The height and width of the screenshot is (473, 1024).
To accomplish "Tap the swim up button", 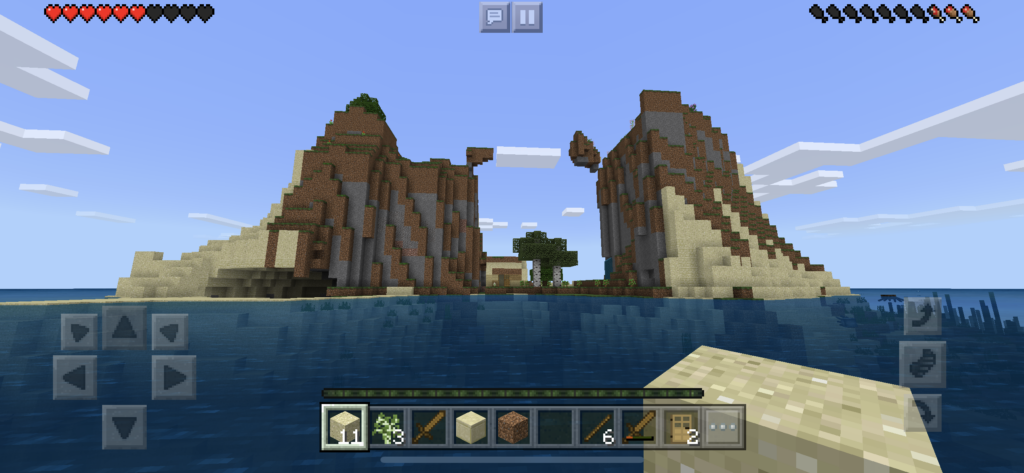I will pyautogui.click(x=922, y=316).
